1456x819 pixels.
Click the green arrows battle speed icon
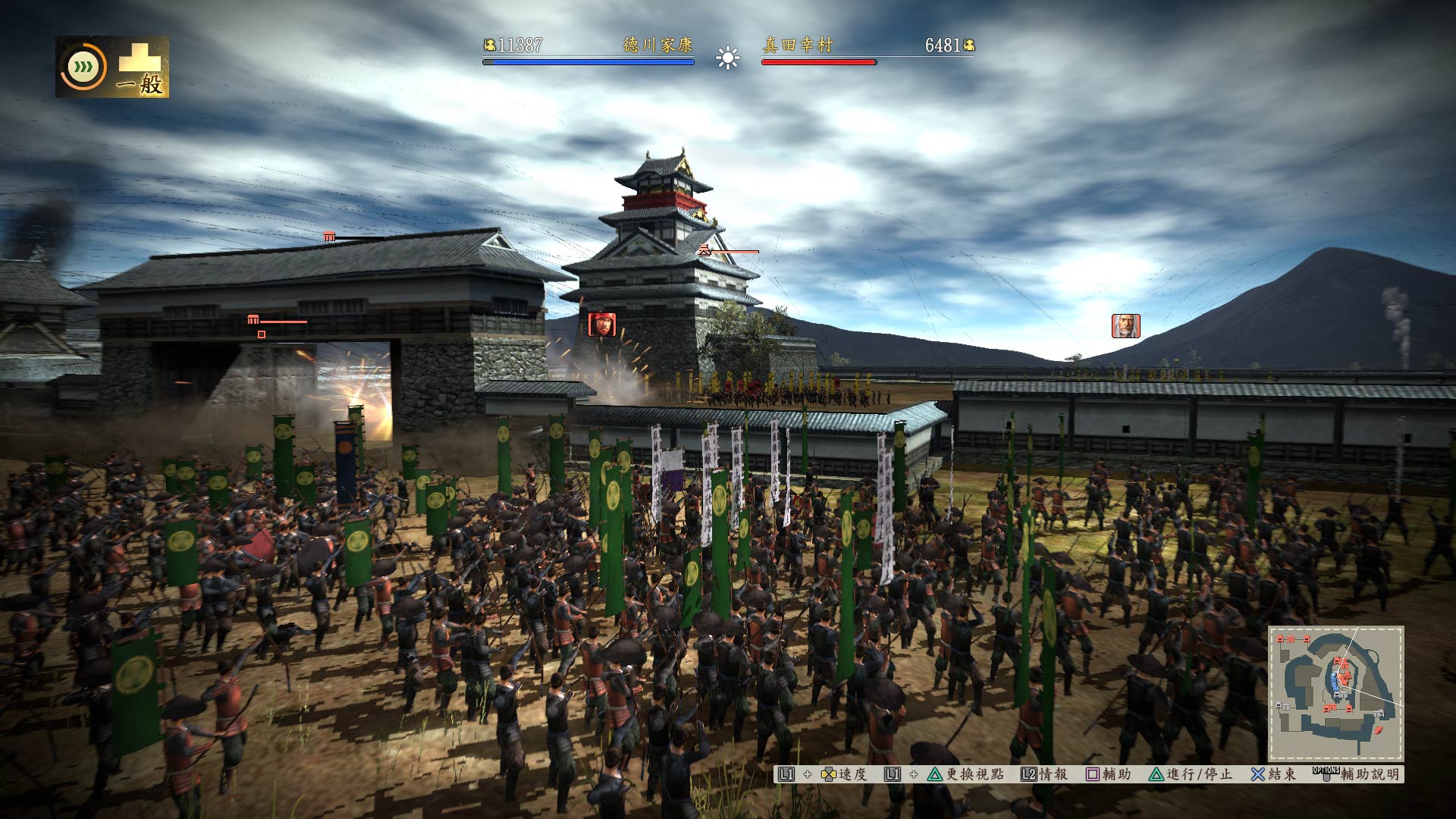[83, 67]
